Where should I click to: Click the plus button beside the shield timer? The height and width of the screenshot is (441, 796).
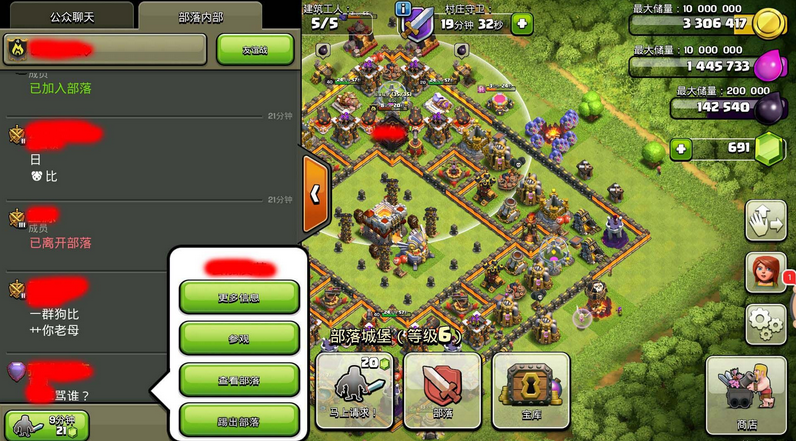[x=521, y=23]
